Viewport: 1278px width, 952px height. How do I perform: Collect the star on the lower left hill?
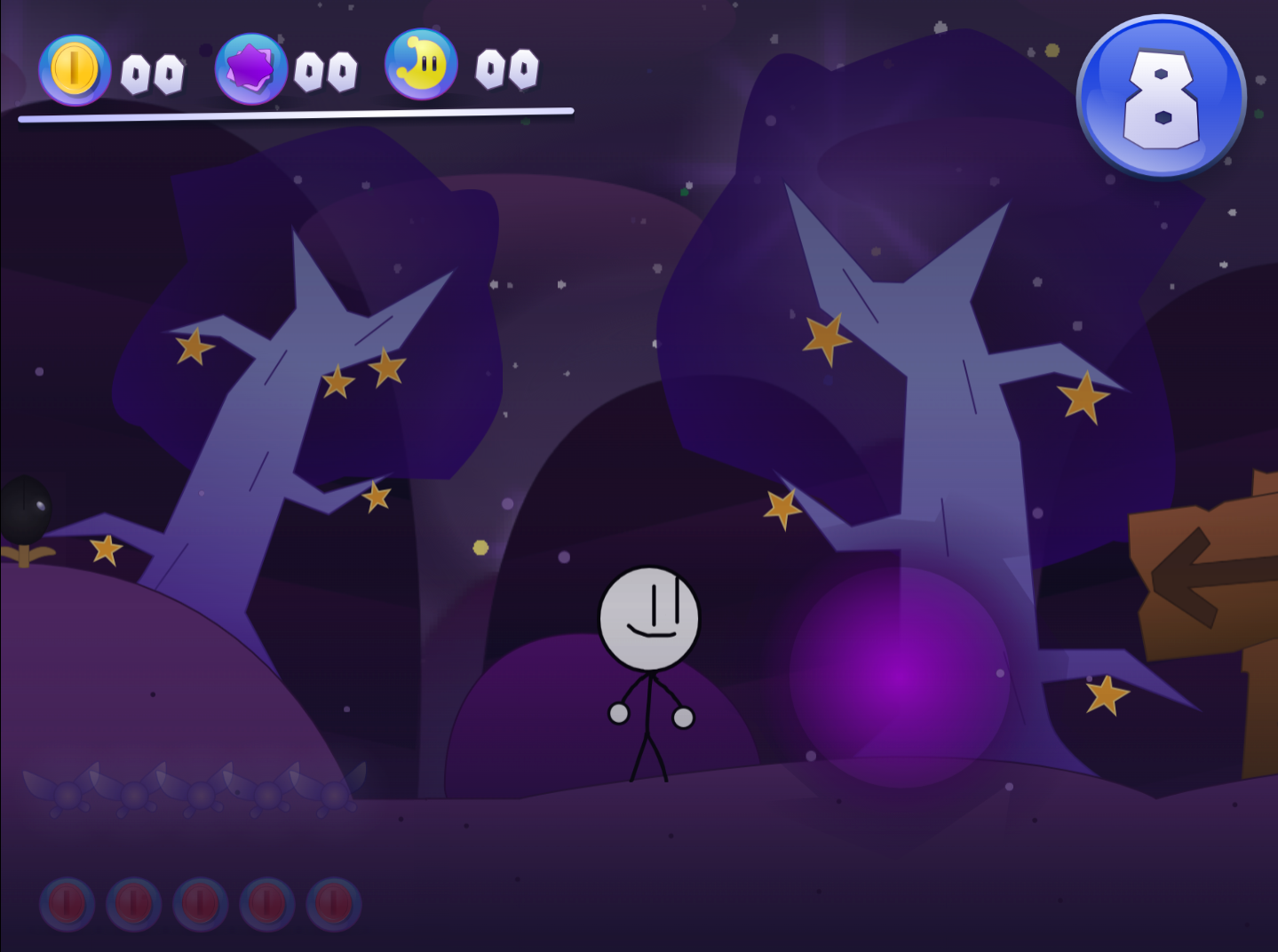107,551
